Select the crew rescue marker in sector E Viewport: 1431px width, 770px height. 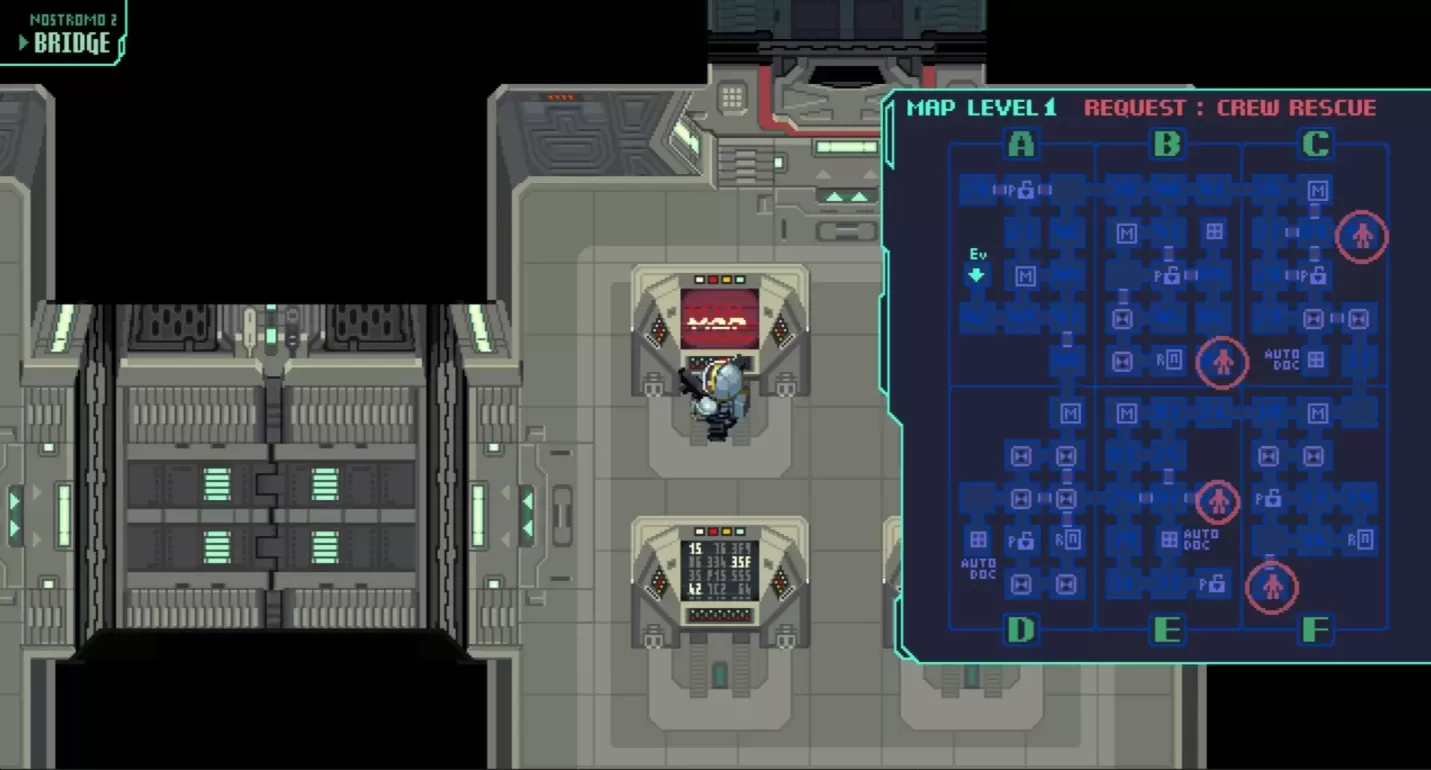tap(1217, 501)
